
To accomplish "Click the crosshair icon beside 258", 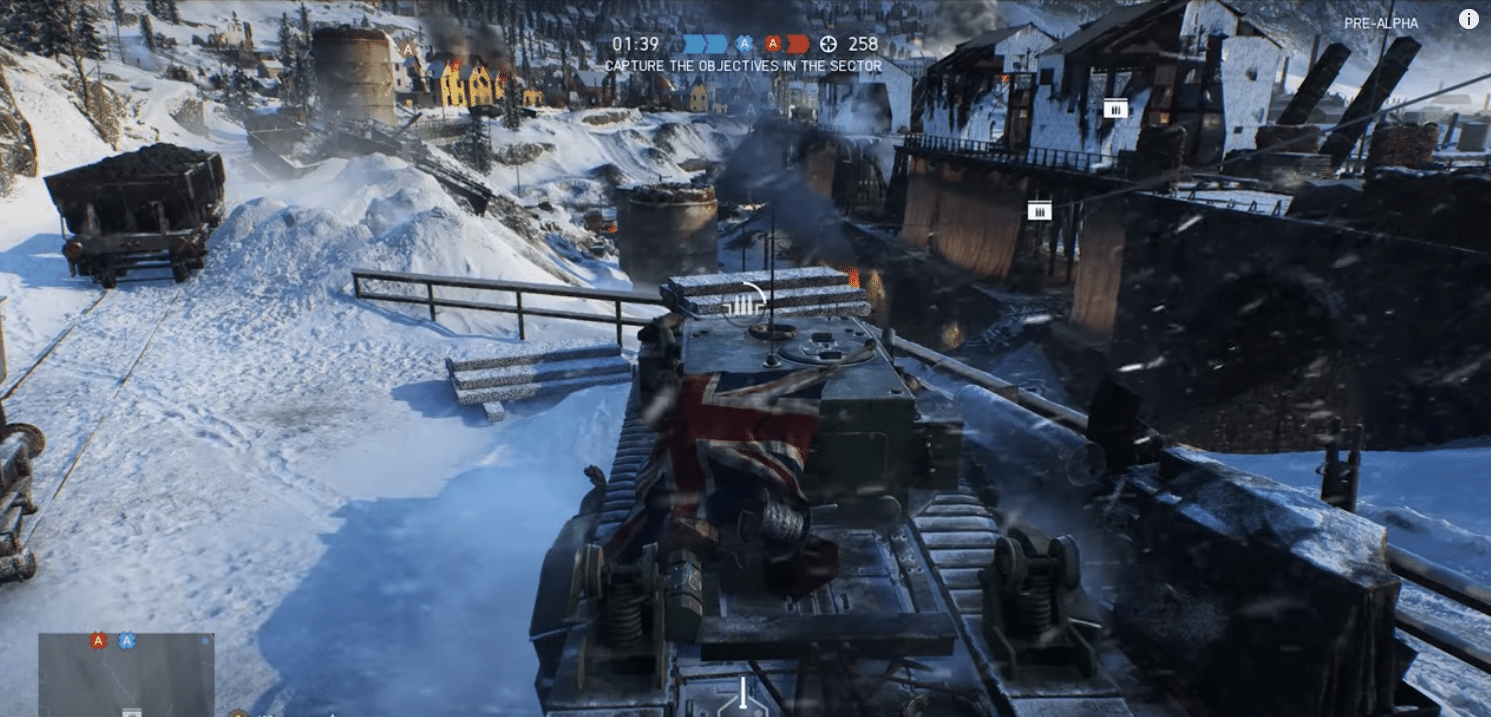I will [x=828, y=44].
